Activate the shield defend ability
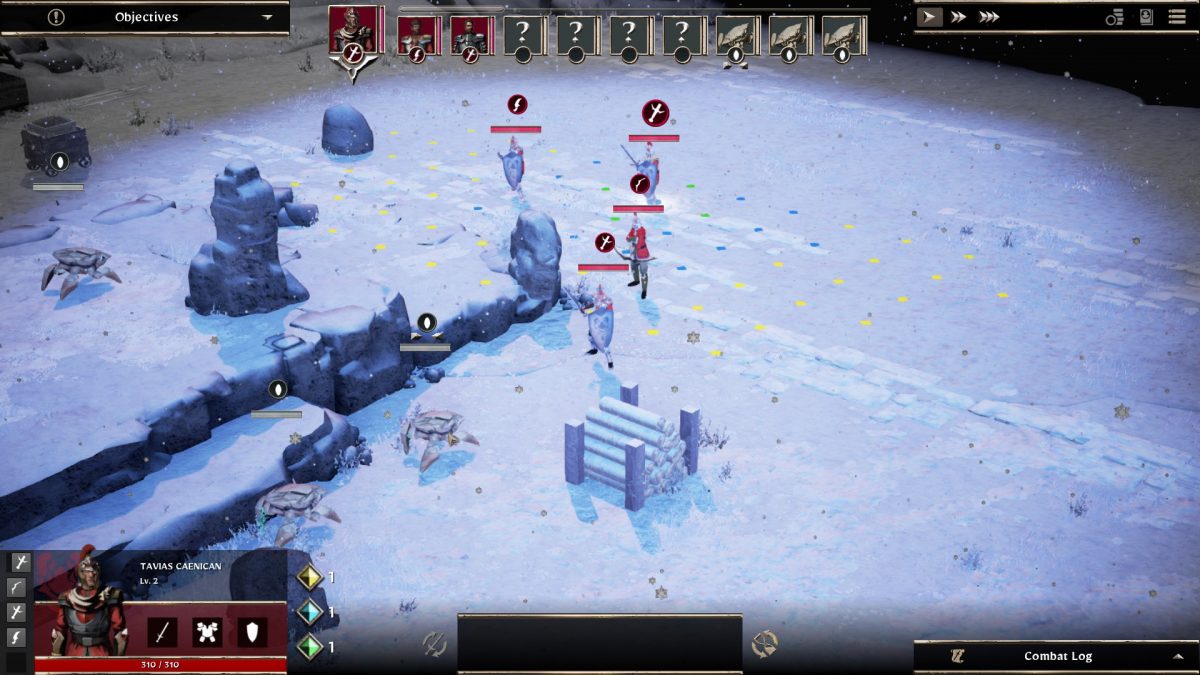The width and height of the screenshot is (1200, 675). click(x=252, y=632)
